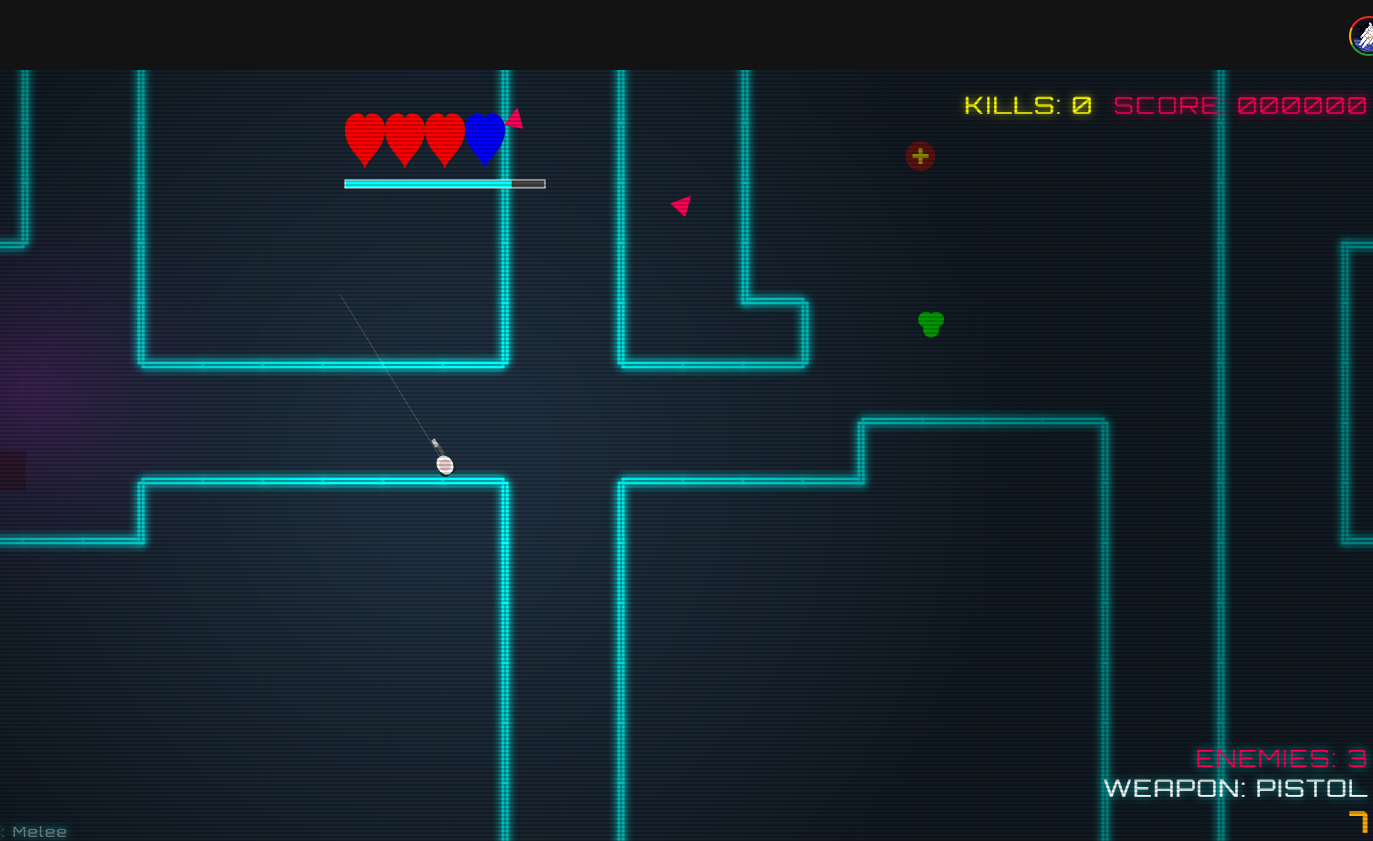Screen dimensions: 1373x841
Task: Click the middle red heart icon
Action: click(x=403, y=137)
